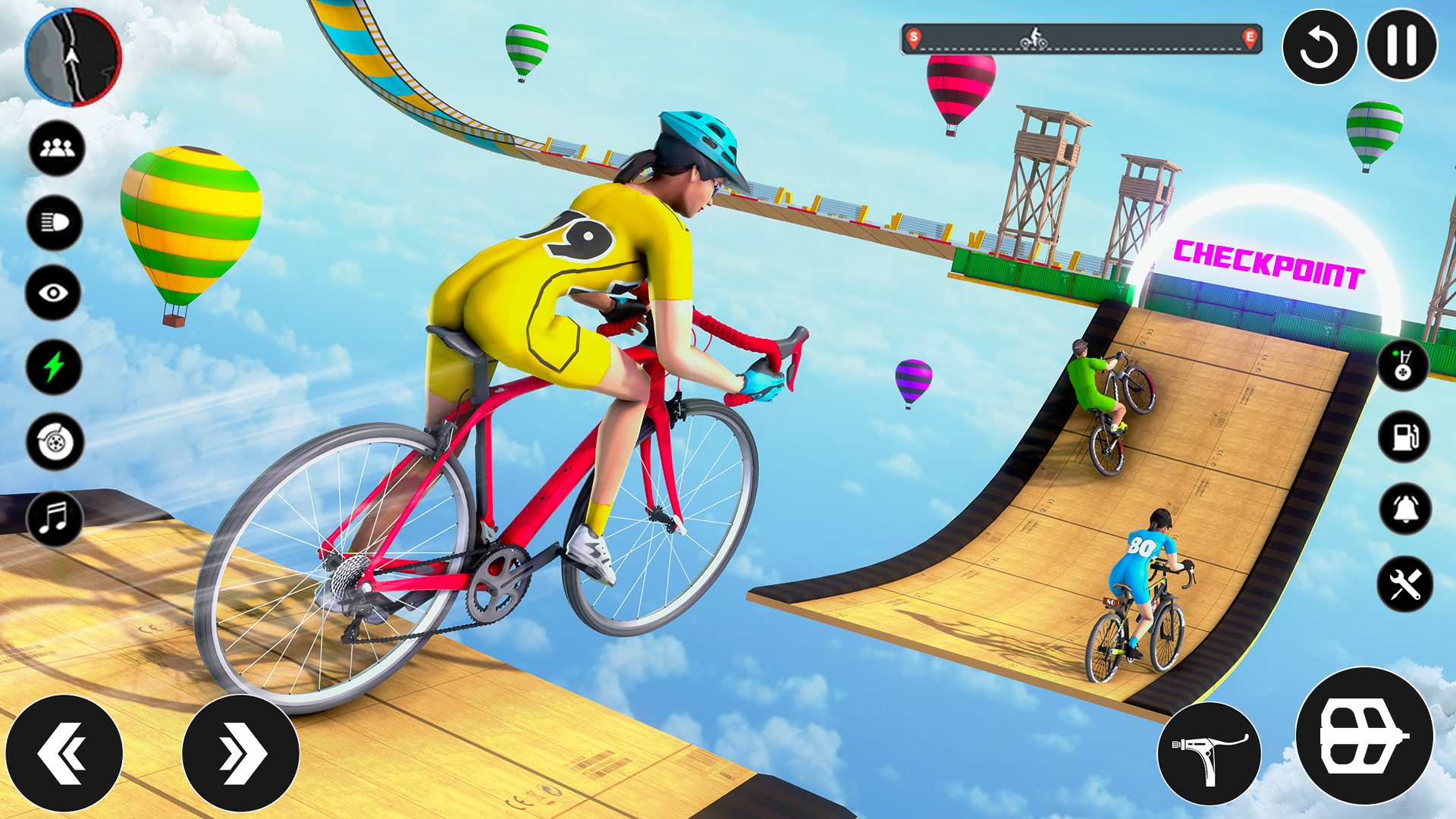Open the circular minimap

pyautogui.click(x=72, y=57)
